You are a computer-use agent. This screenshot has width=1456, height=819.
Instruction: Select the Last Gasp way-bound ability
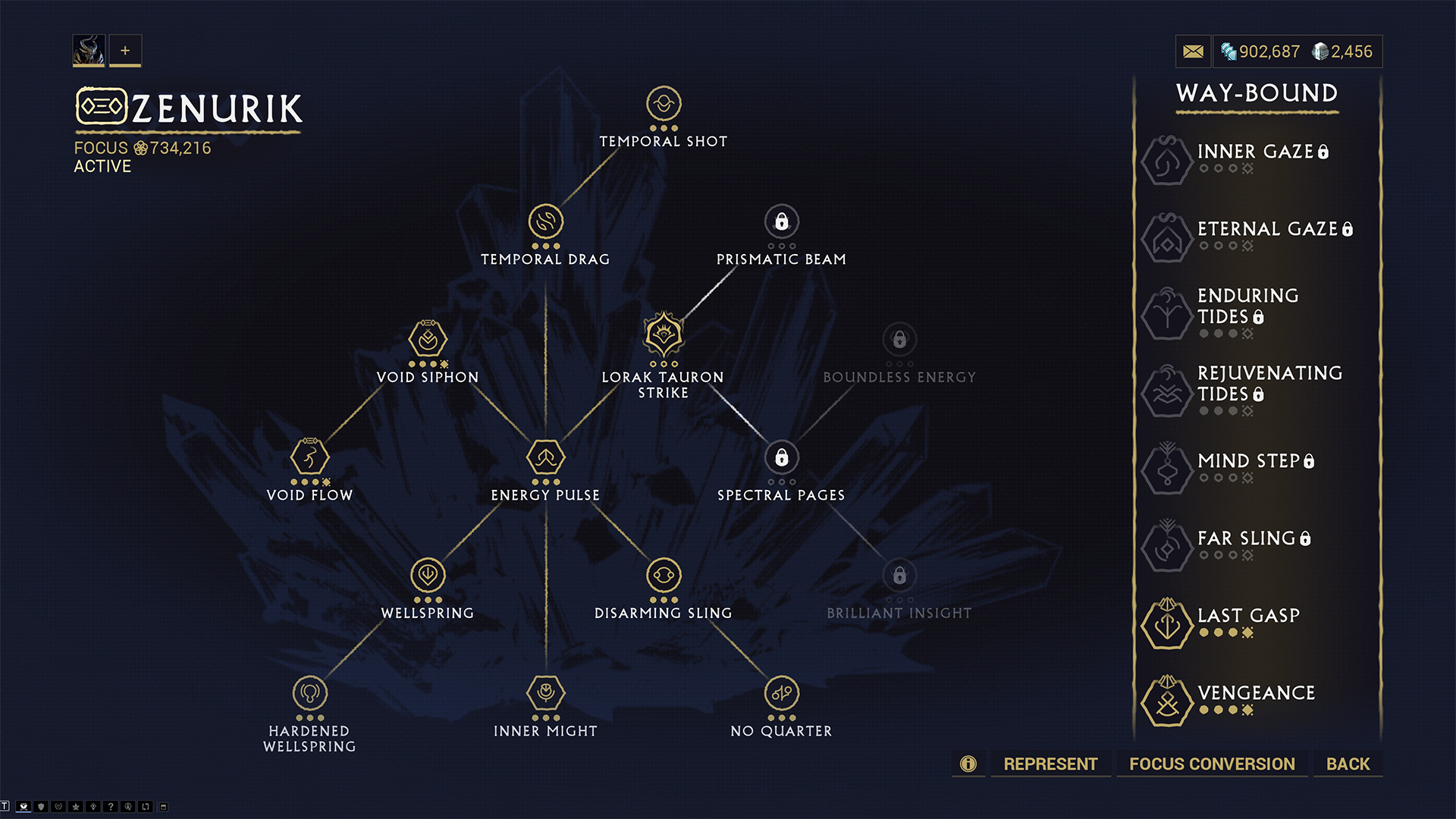click(1168, 623)
